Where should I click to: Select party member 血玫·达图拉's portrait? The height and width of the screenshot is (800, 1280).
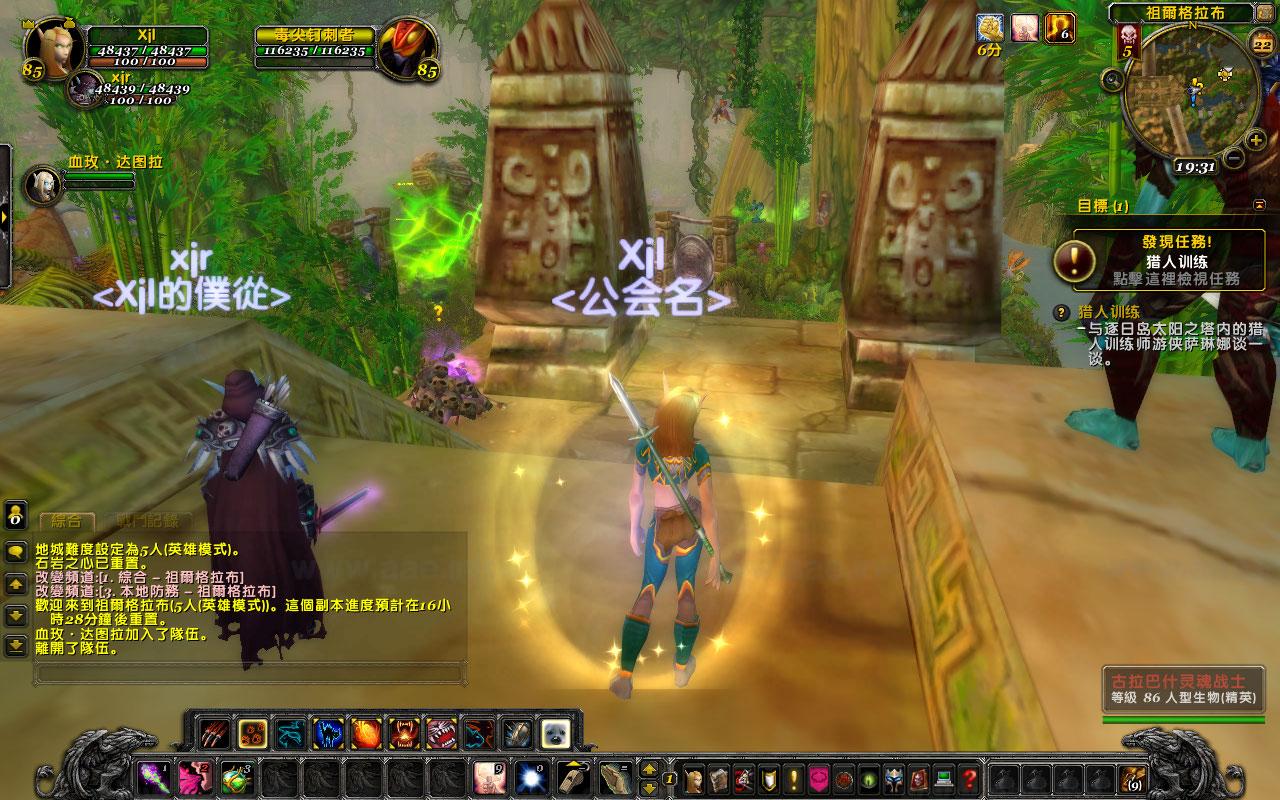click(x=41, y=185)
